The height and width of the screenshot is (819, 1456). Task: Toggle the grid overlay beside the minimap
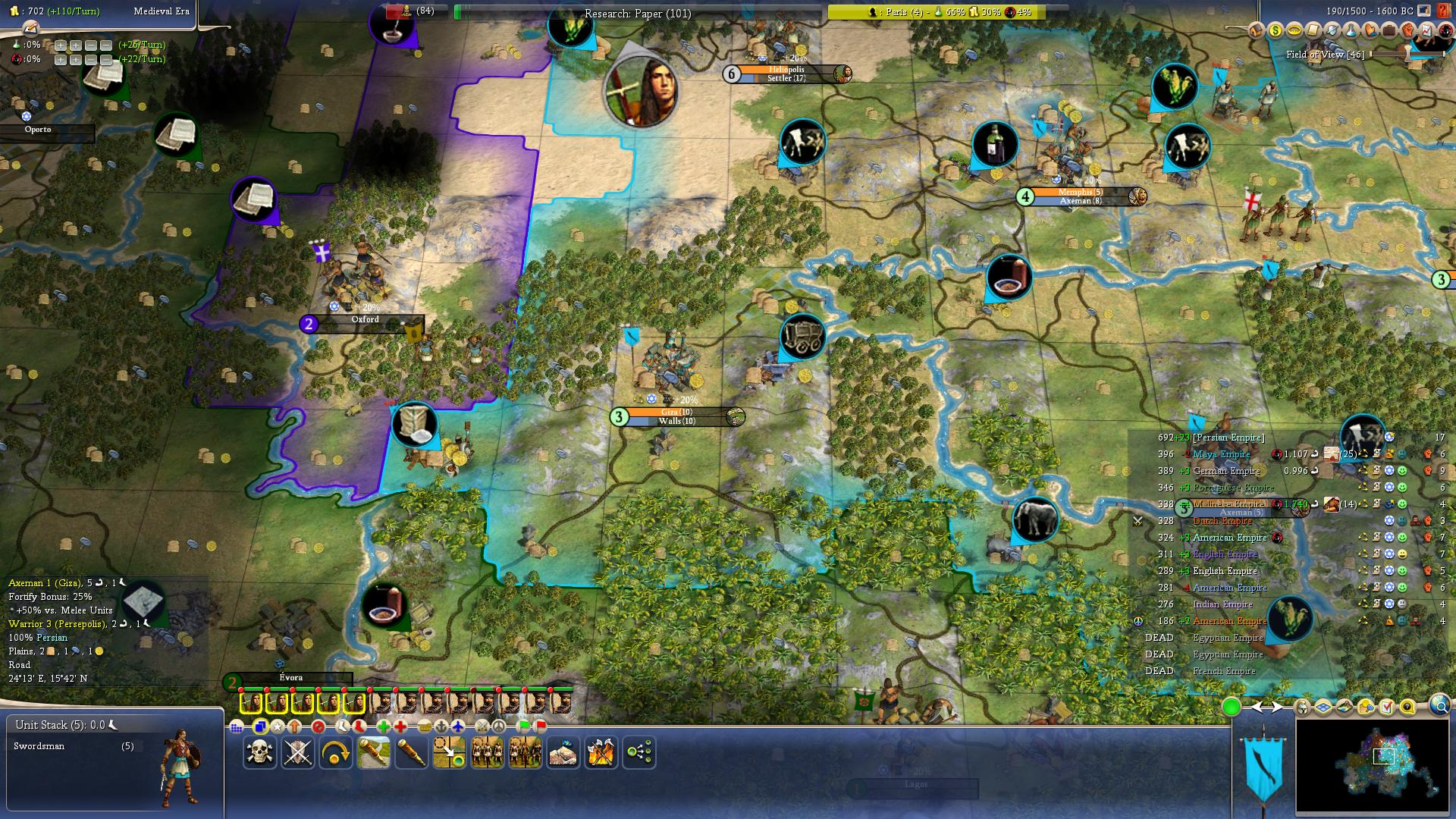[x=1323, y=708]
